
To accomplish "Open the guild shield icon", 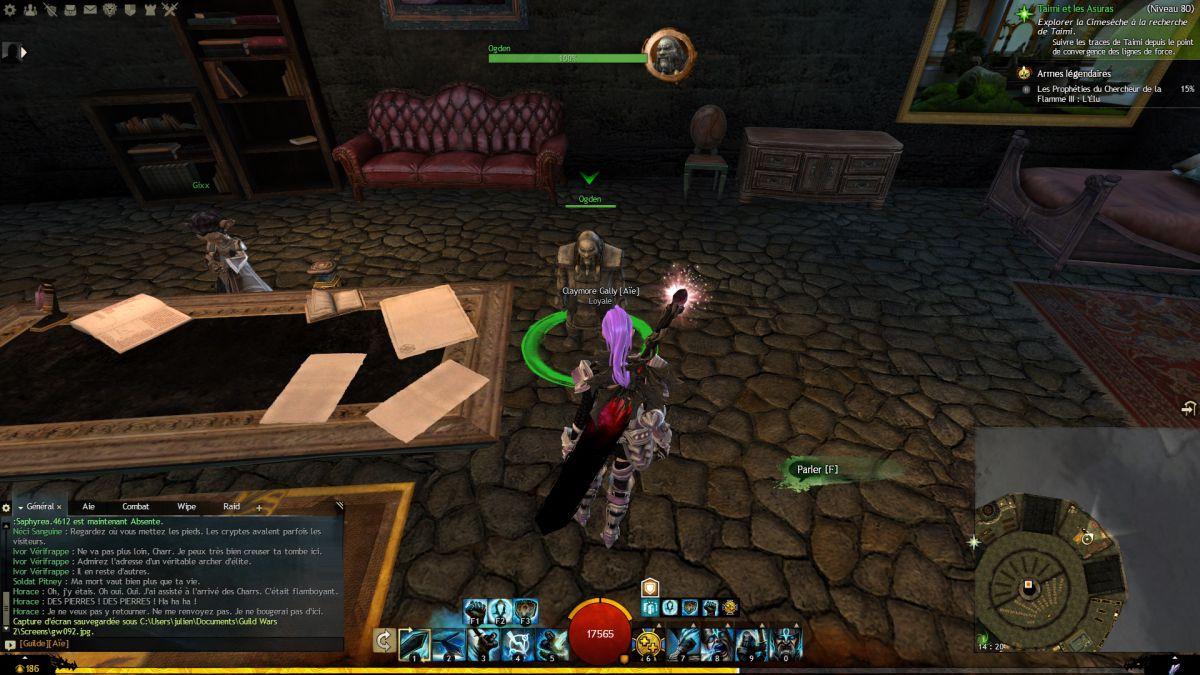I will pos(131,10).
